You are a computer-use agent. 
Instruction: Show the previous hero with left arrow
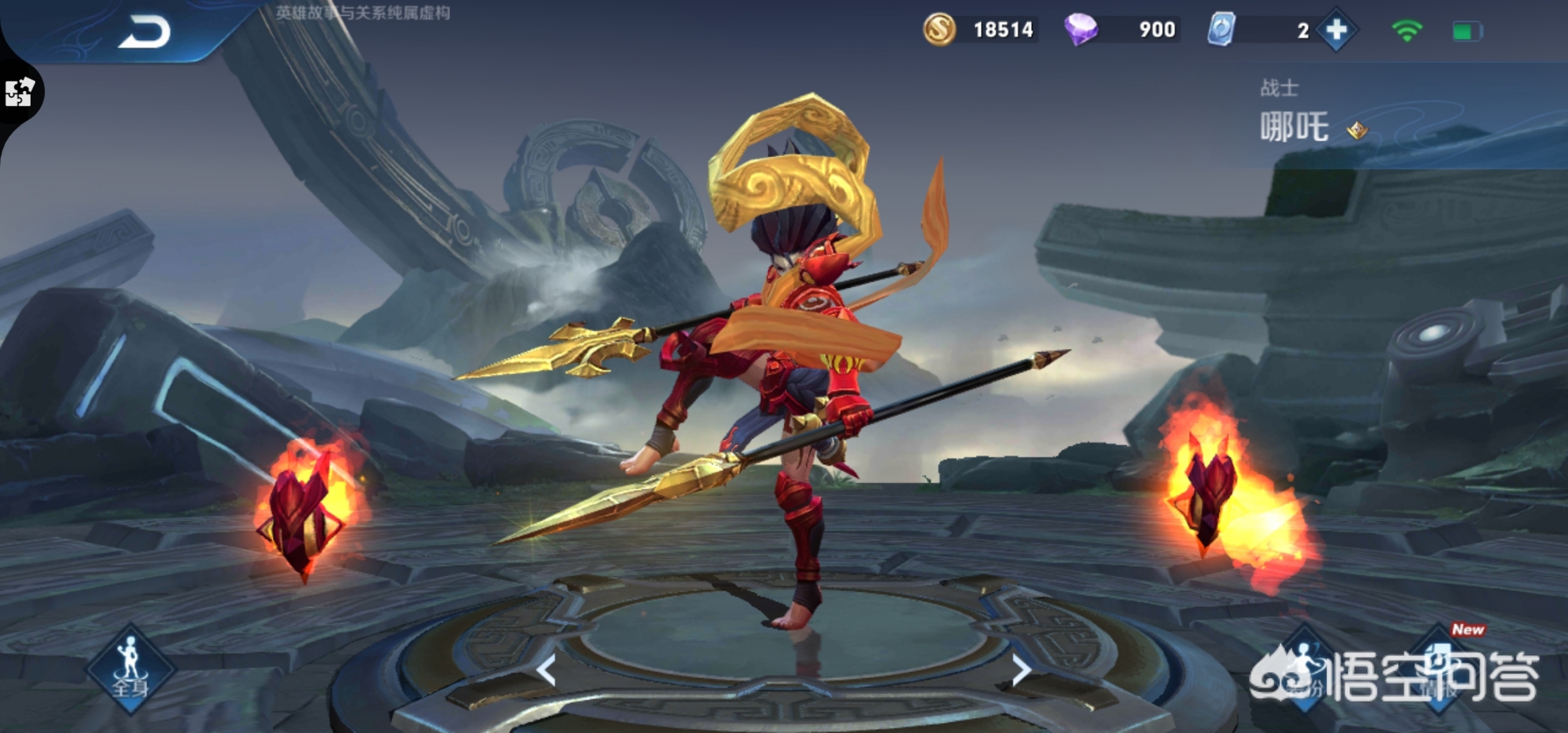point(546,670)
